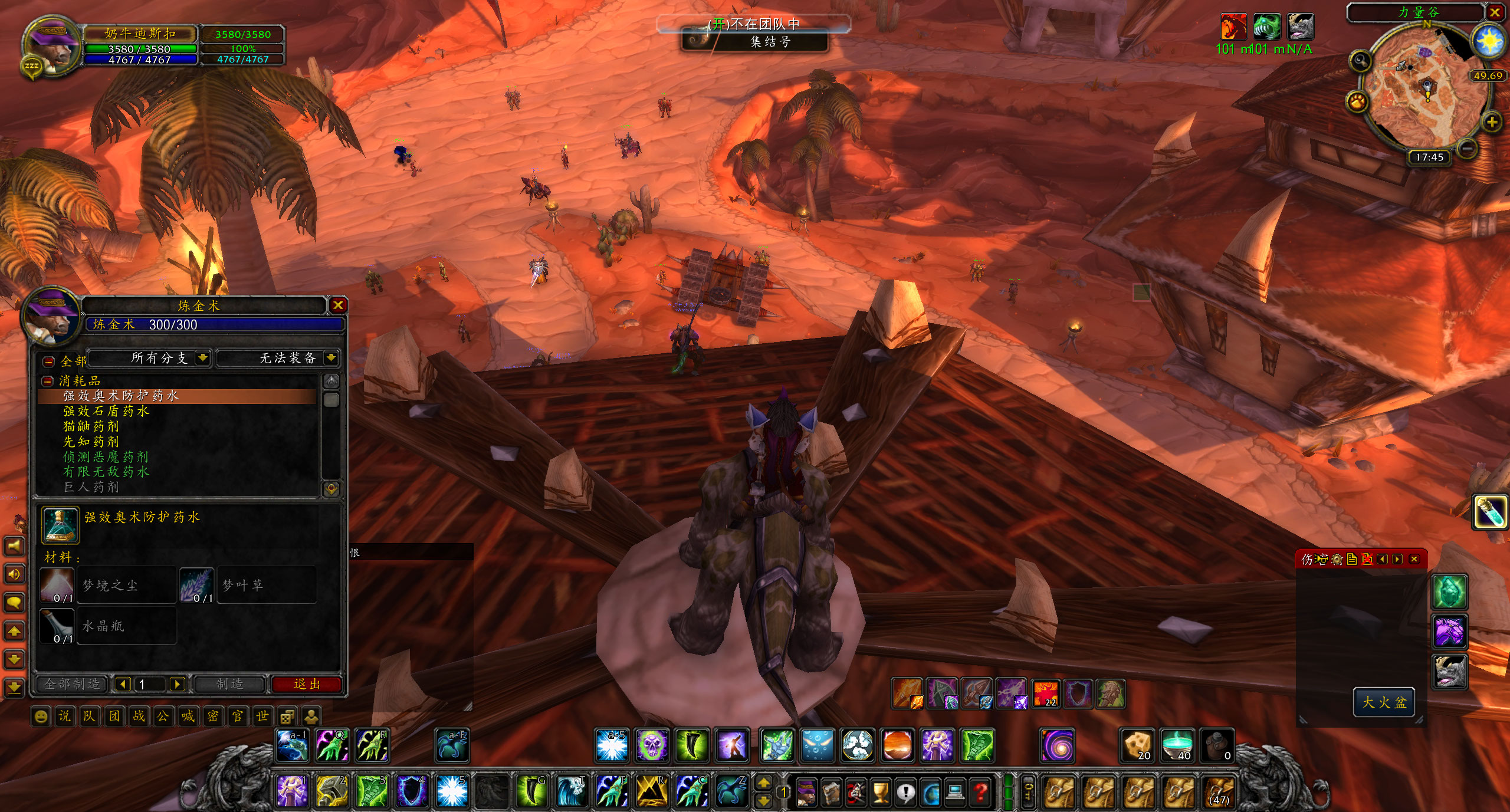Image resolution: width=1510 pixels, height=812 pixels.
Task: Open the red question mark help button
Action: [980, 792]
